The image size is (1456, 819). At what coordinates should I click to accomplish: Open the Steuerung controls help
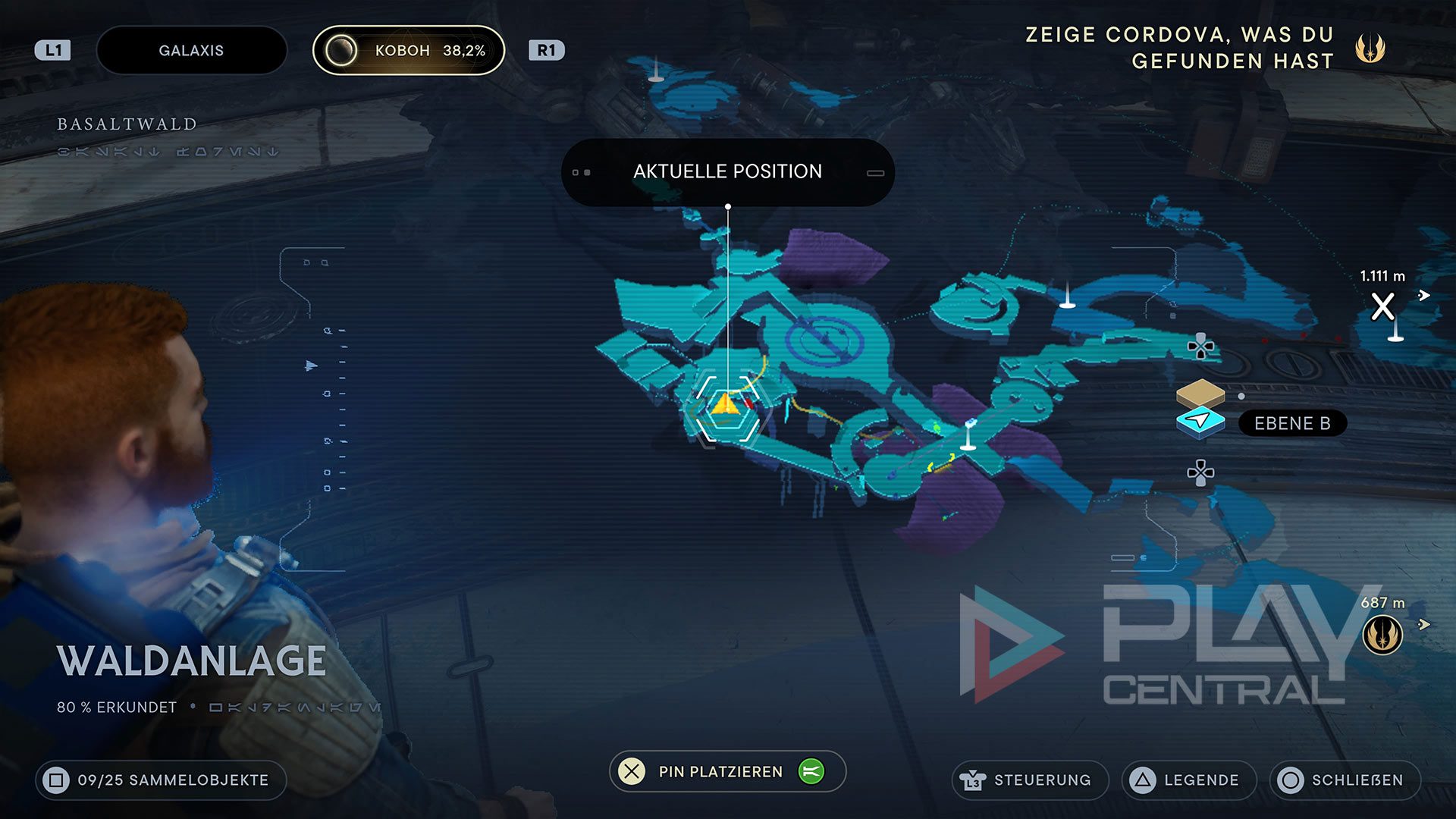(1029, 780)
